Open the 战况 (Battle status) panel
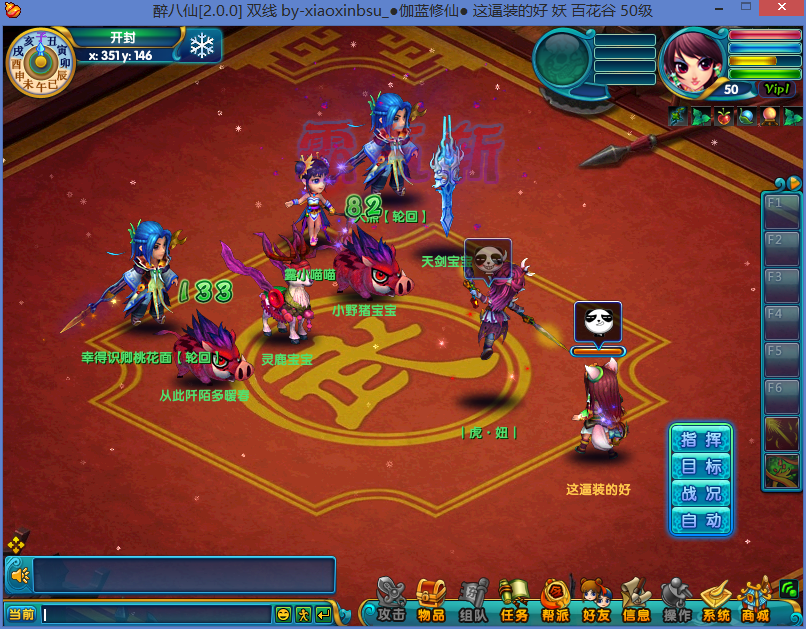806x629 pixels. pyautogui.click(x=701, y=494)
